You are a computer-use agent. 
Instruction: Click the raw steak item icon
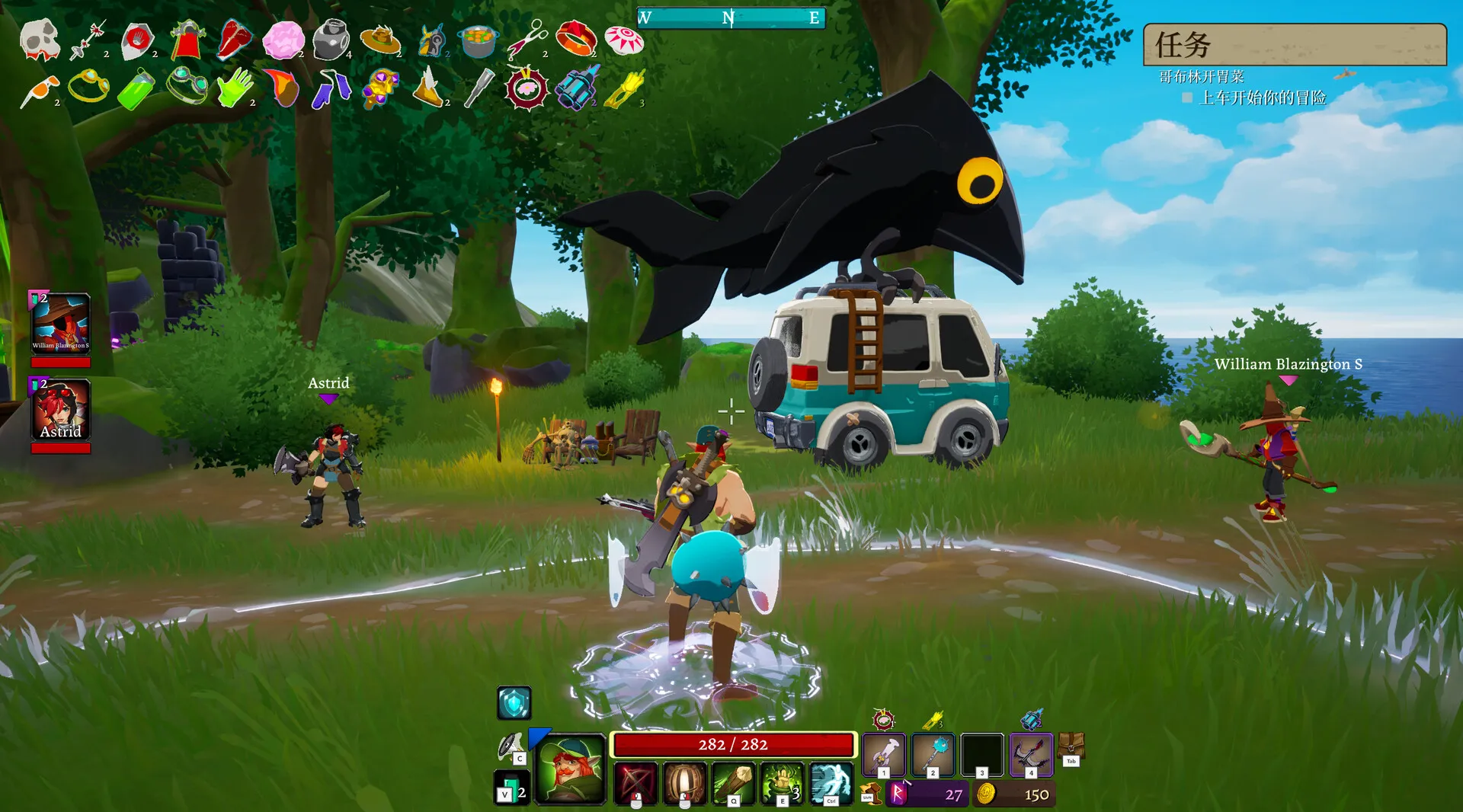point(234,39)
